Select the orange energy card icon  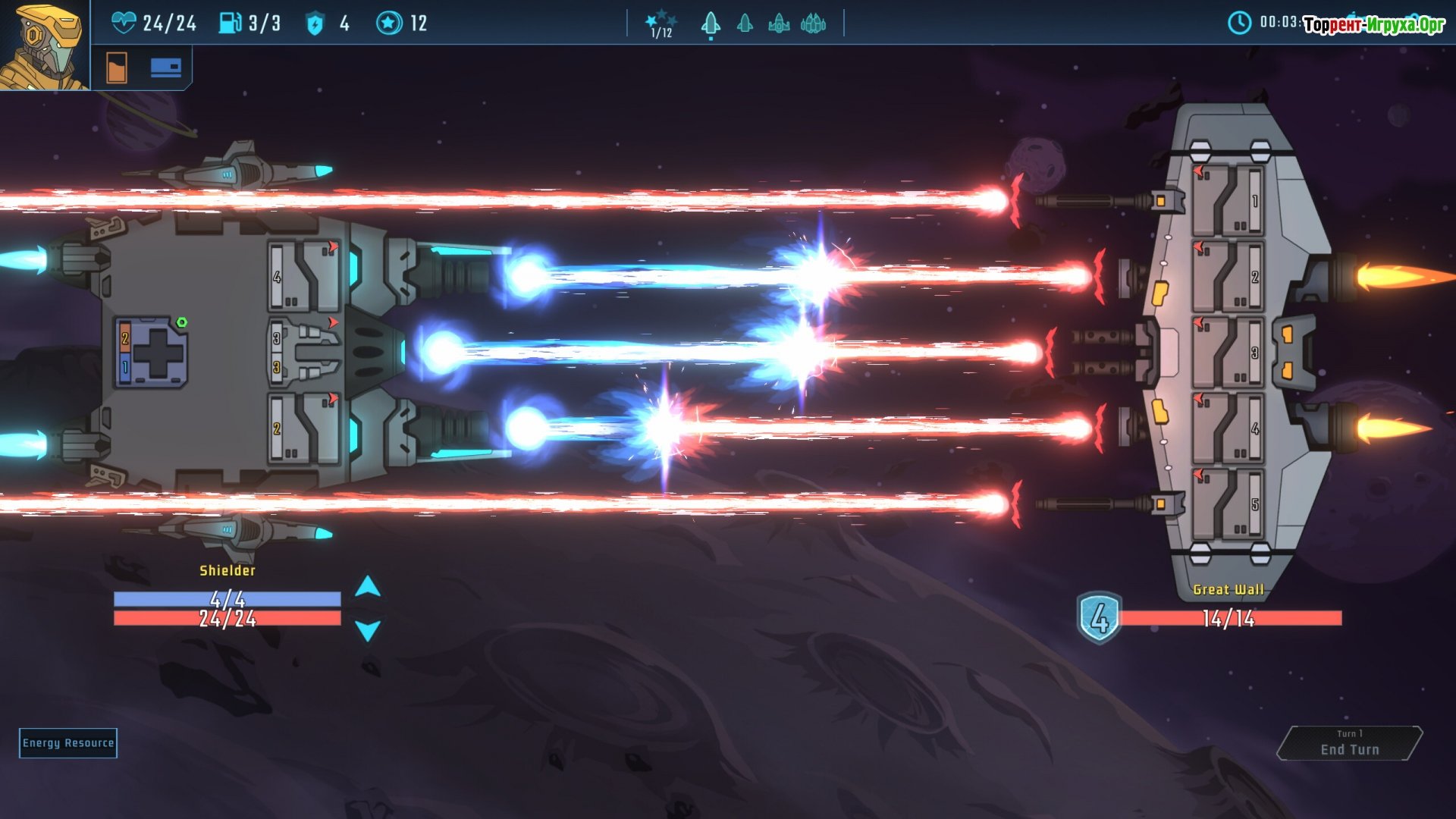(x=117, y=68)
